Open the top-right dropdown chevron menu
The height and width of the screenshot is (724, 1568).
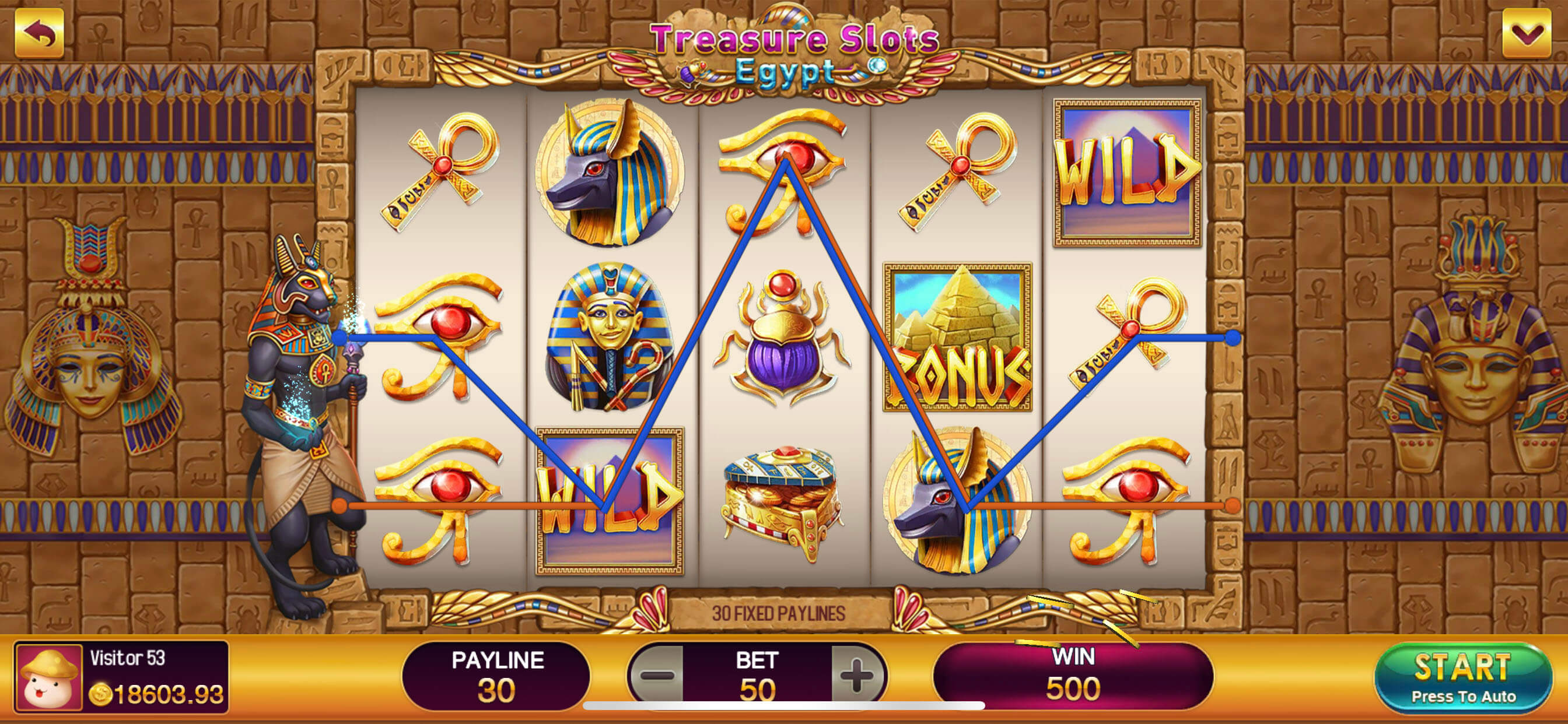click(x=1526, y=33)
